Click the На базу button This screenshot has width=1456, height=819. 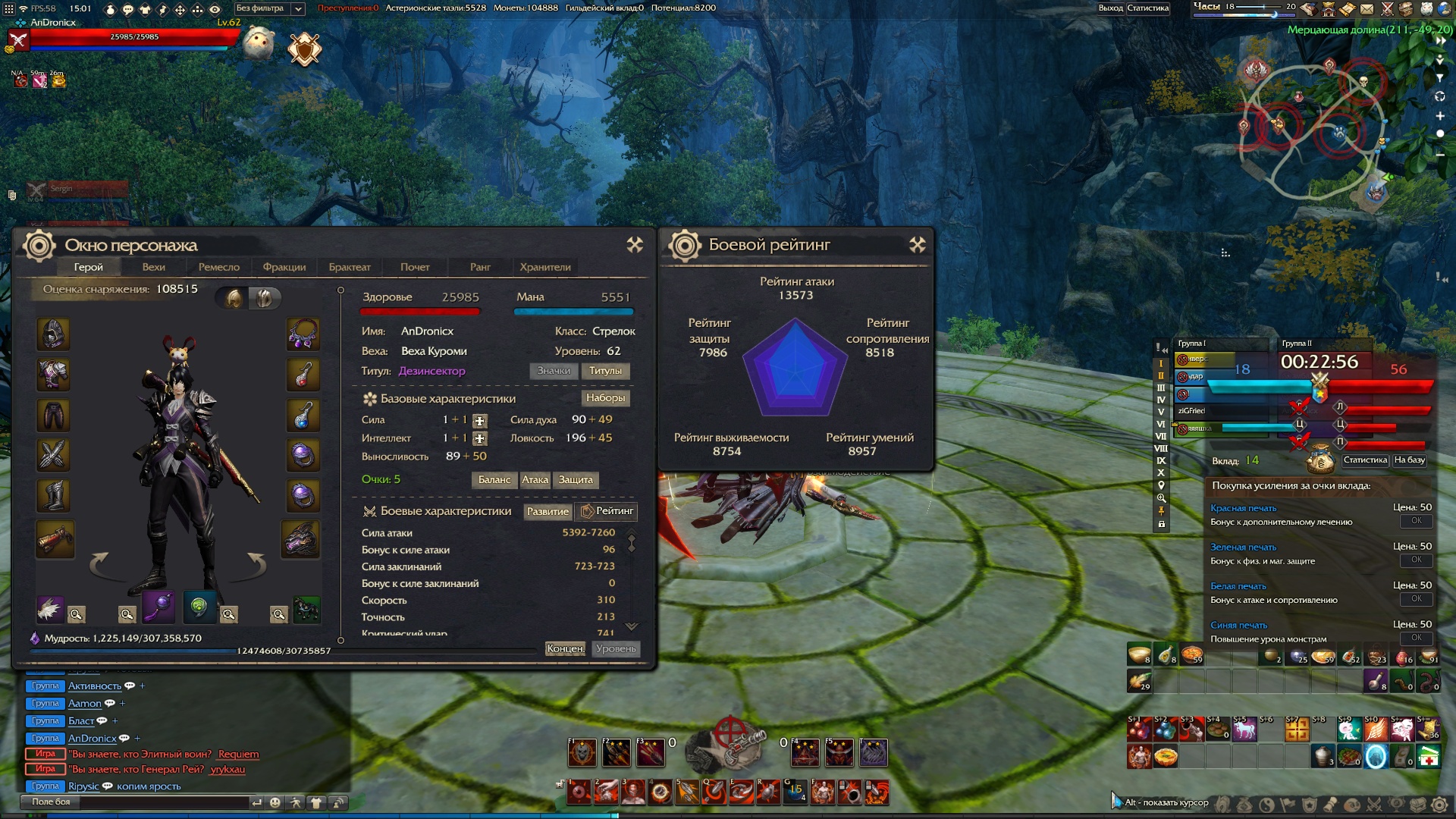point(1410,460)
